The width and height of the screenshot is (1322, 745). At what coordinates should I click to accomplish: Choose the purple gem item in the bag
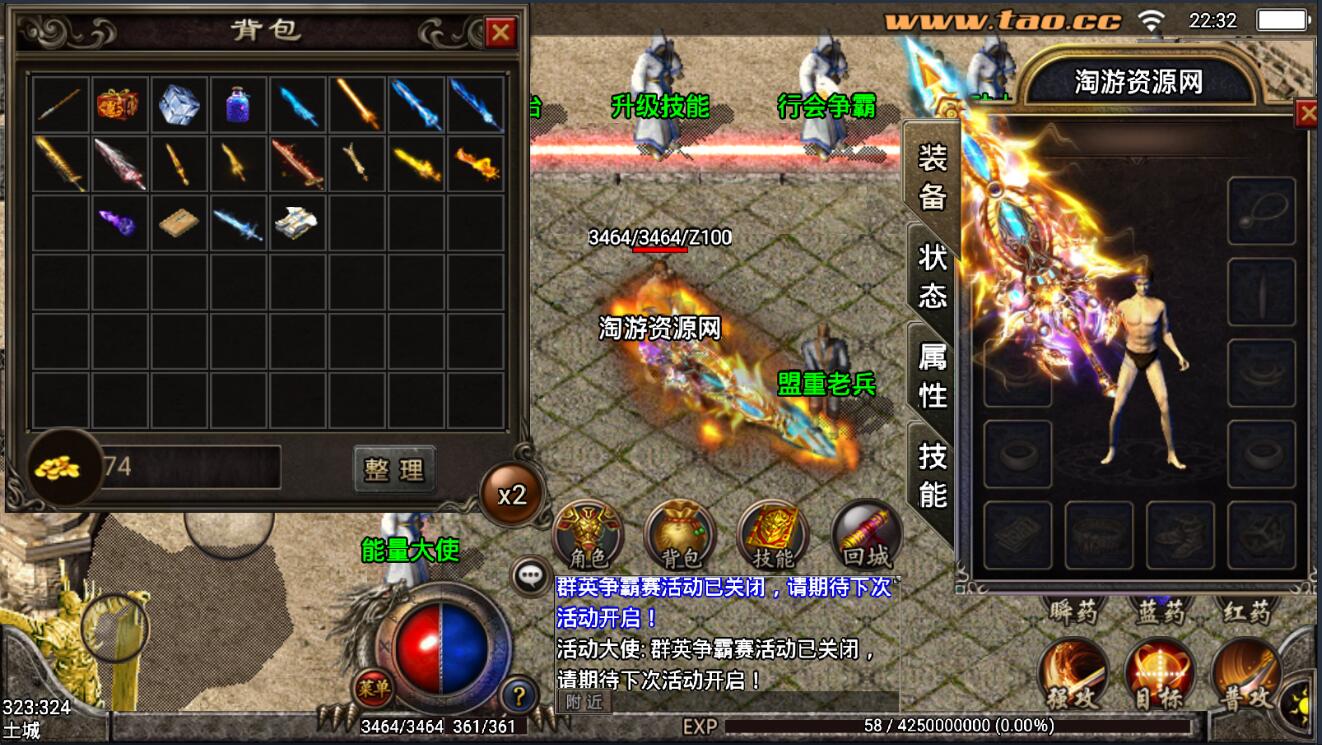tap(118, 222)
